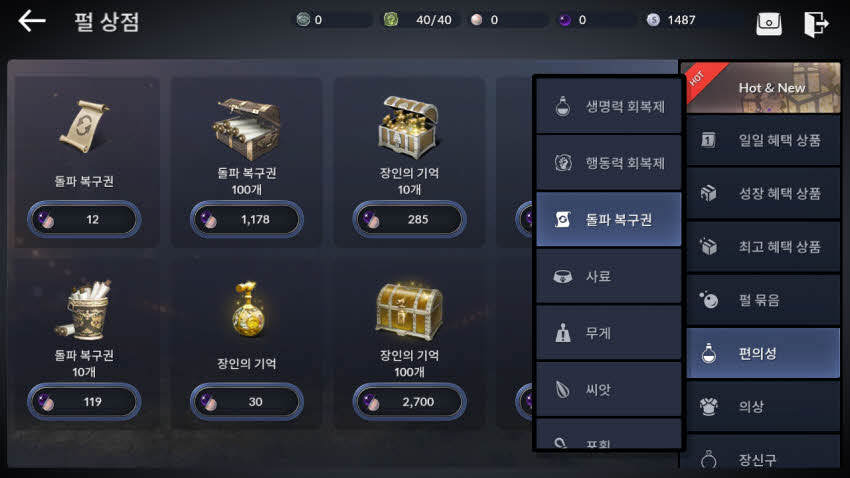
Task: Select the 행동력 회복제 subcategory
Action: [608, 163]
